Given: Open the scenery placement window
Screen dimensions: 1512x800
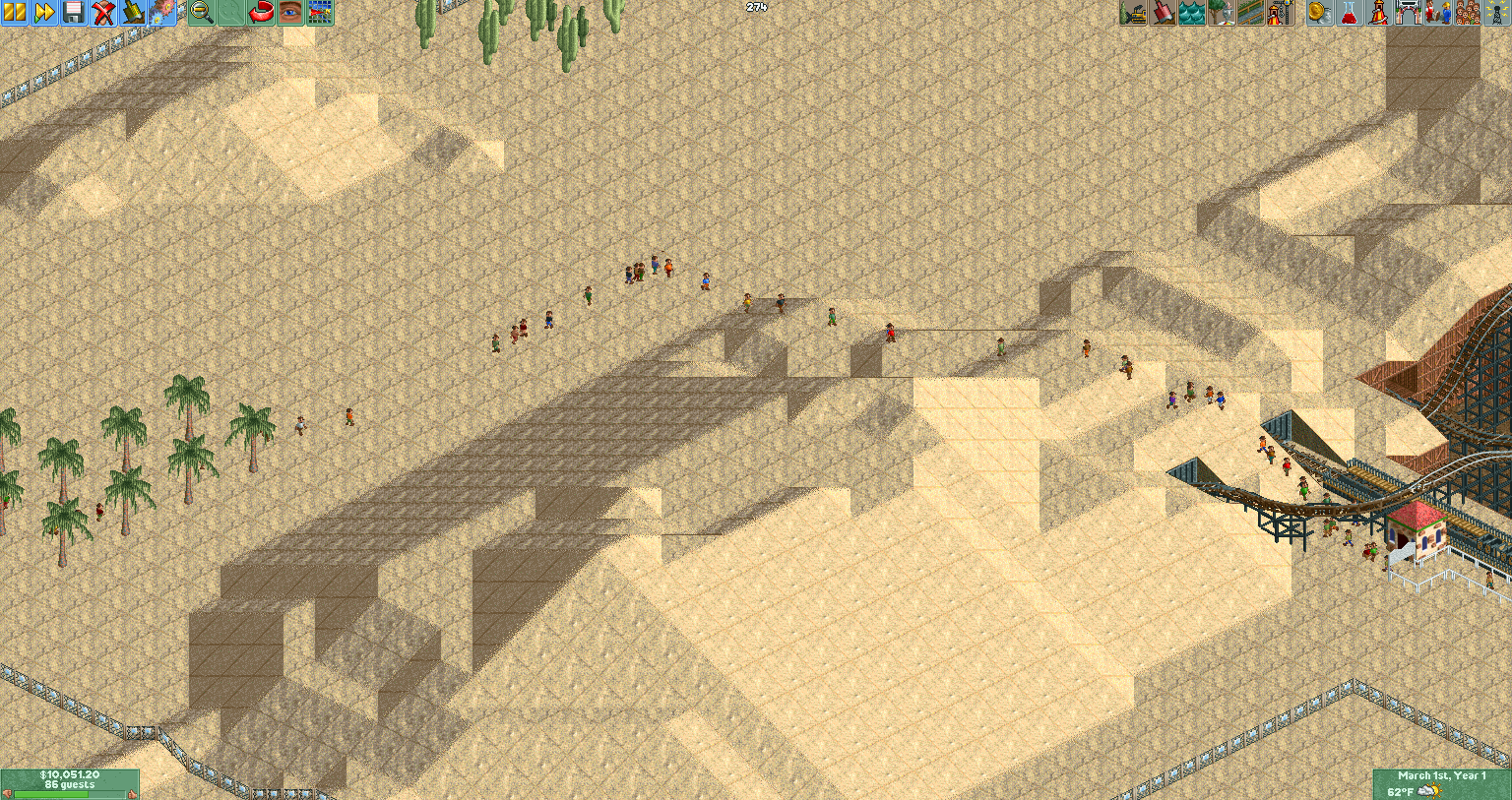Looking at the screenshot, I should click(x=1223, y=14).
